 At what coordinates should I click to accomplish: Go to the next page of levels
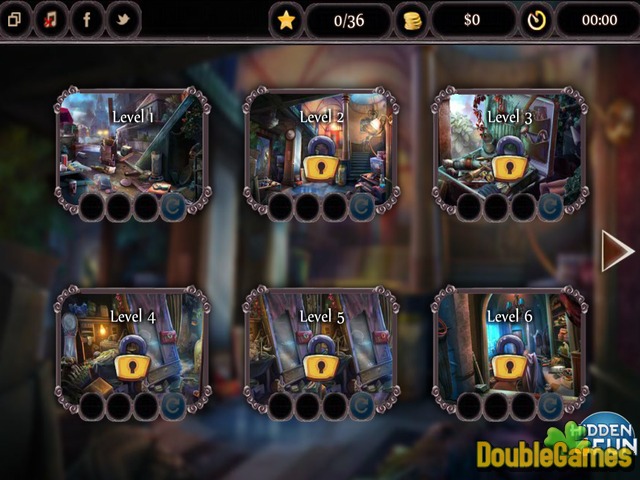click(x=616, y=251)
